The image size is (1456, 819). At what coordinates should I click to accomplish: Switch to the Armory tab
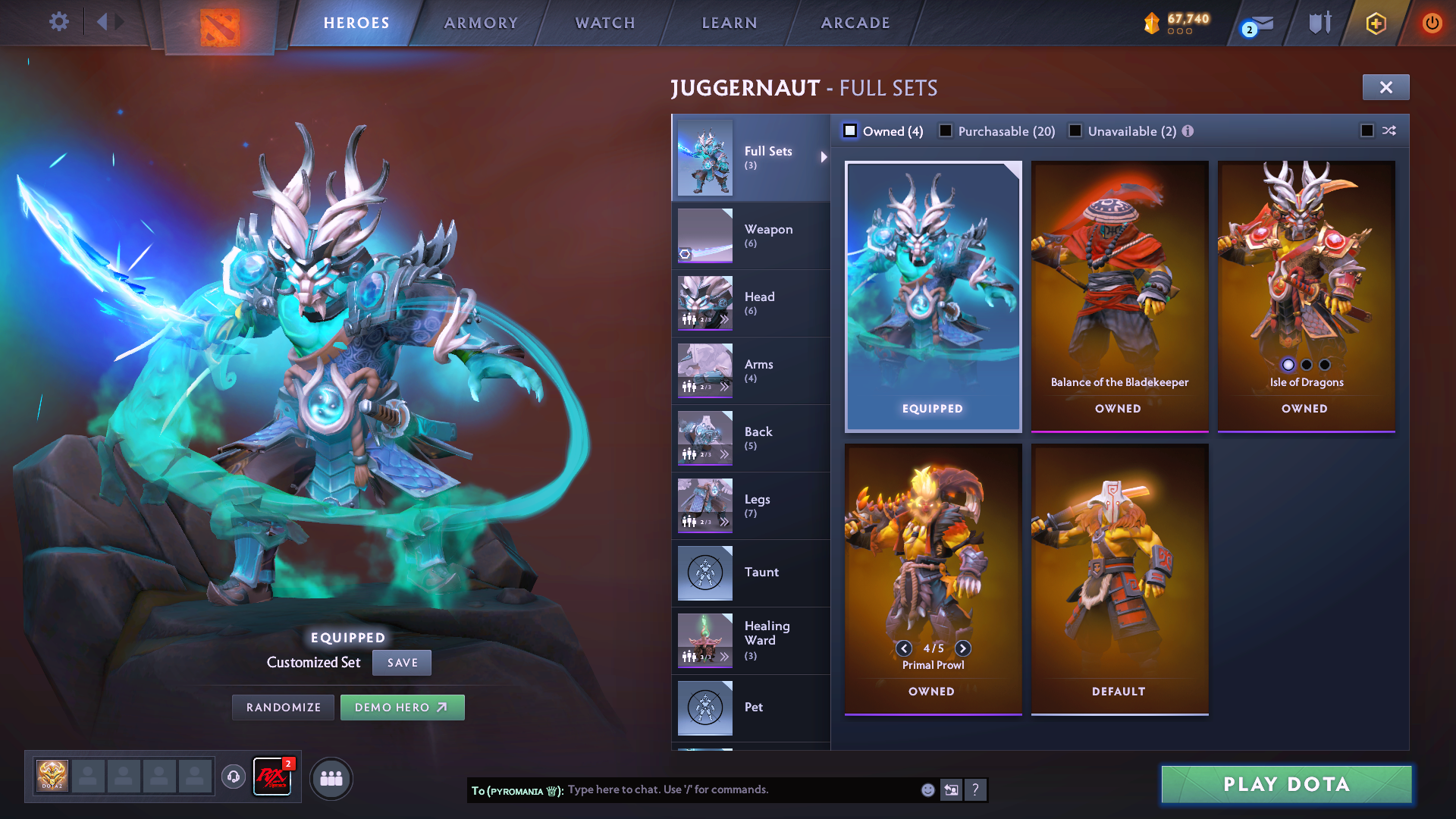[x=481, y=23]
